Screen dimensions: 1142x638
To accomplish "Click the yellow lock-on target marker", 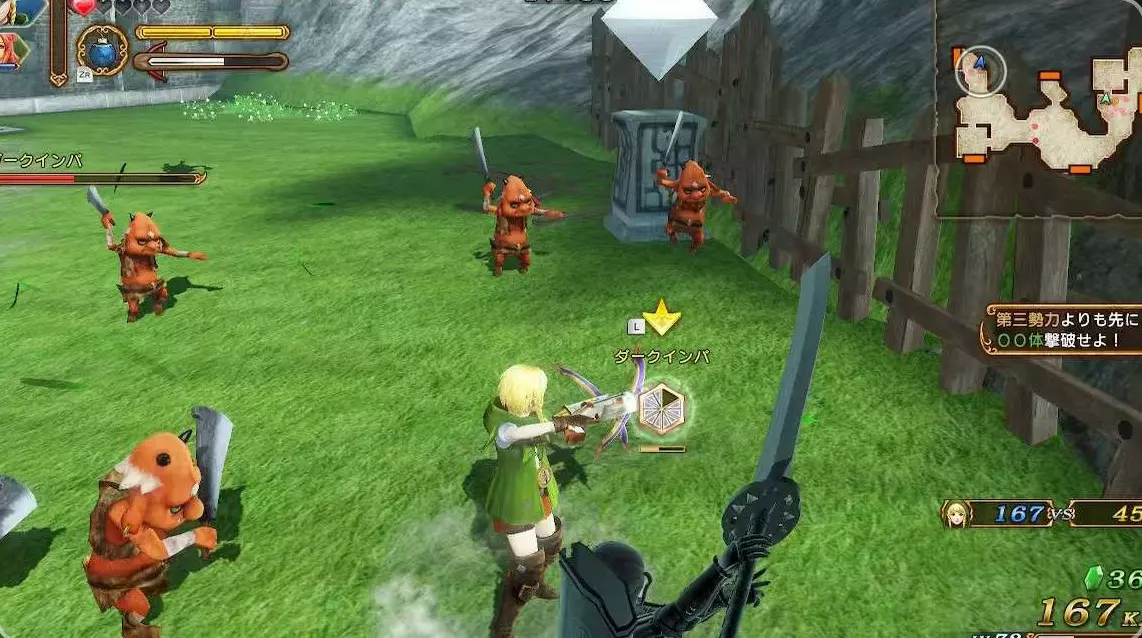I will tap(661, 320).
